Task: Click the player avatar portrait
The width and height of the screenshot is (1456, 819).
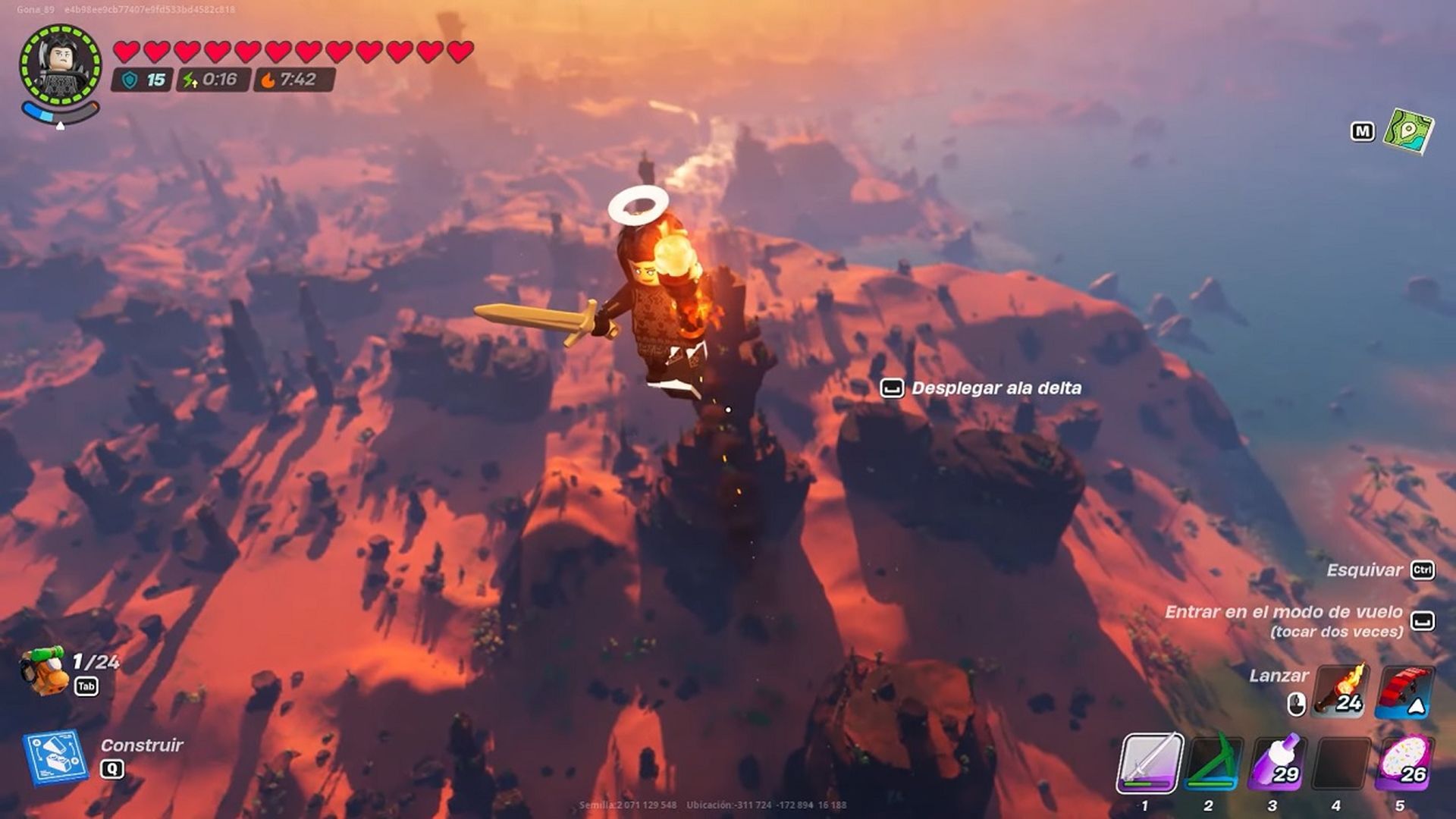Action: pos(61,63)
